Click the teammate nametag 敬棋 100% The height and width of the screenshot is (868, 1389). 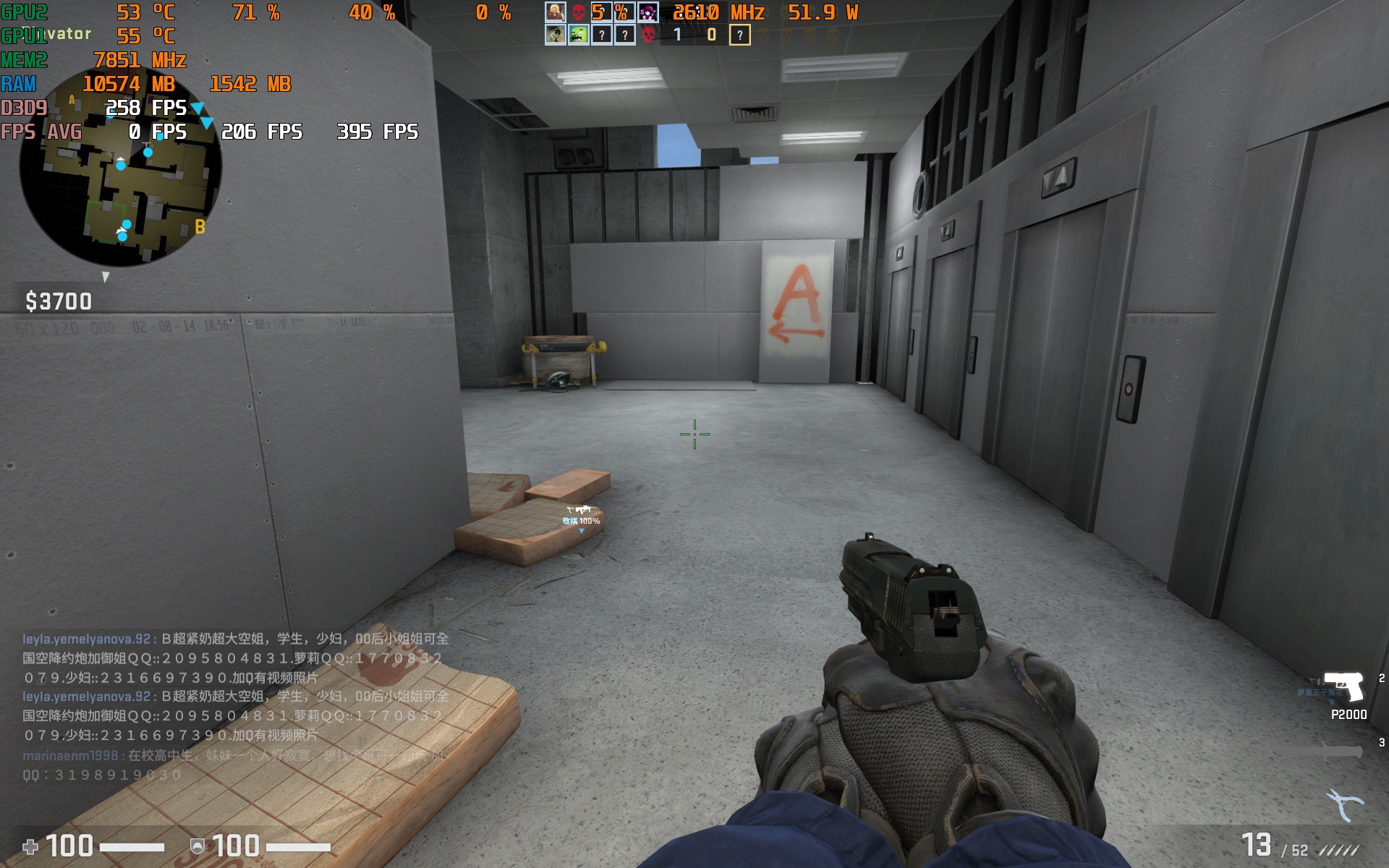(582, 519)
